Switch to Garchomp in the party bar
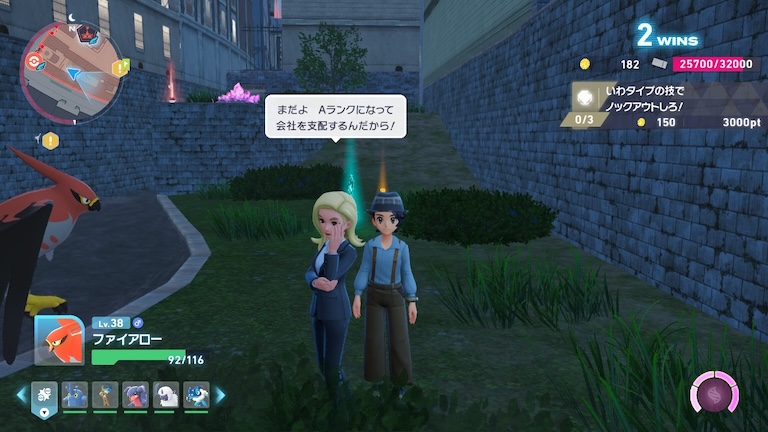Screen dimensions: 768x432 click(x=135, y=395)
